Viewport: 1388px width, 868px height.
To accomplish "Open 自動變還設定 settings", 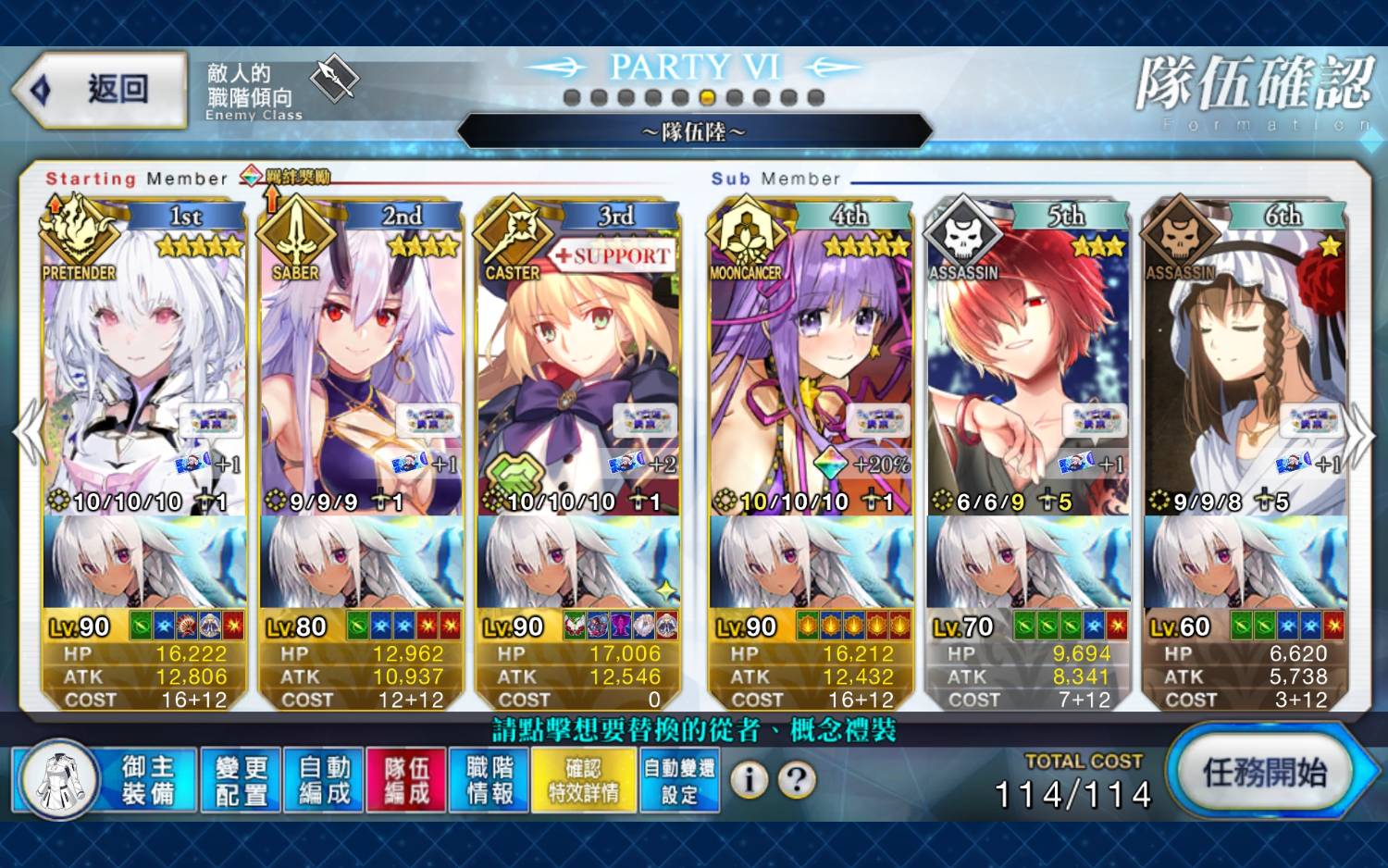I will [x=679, y=780].
